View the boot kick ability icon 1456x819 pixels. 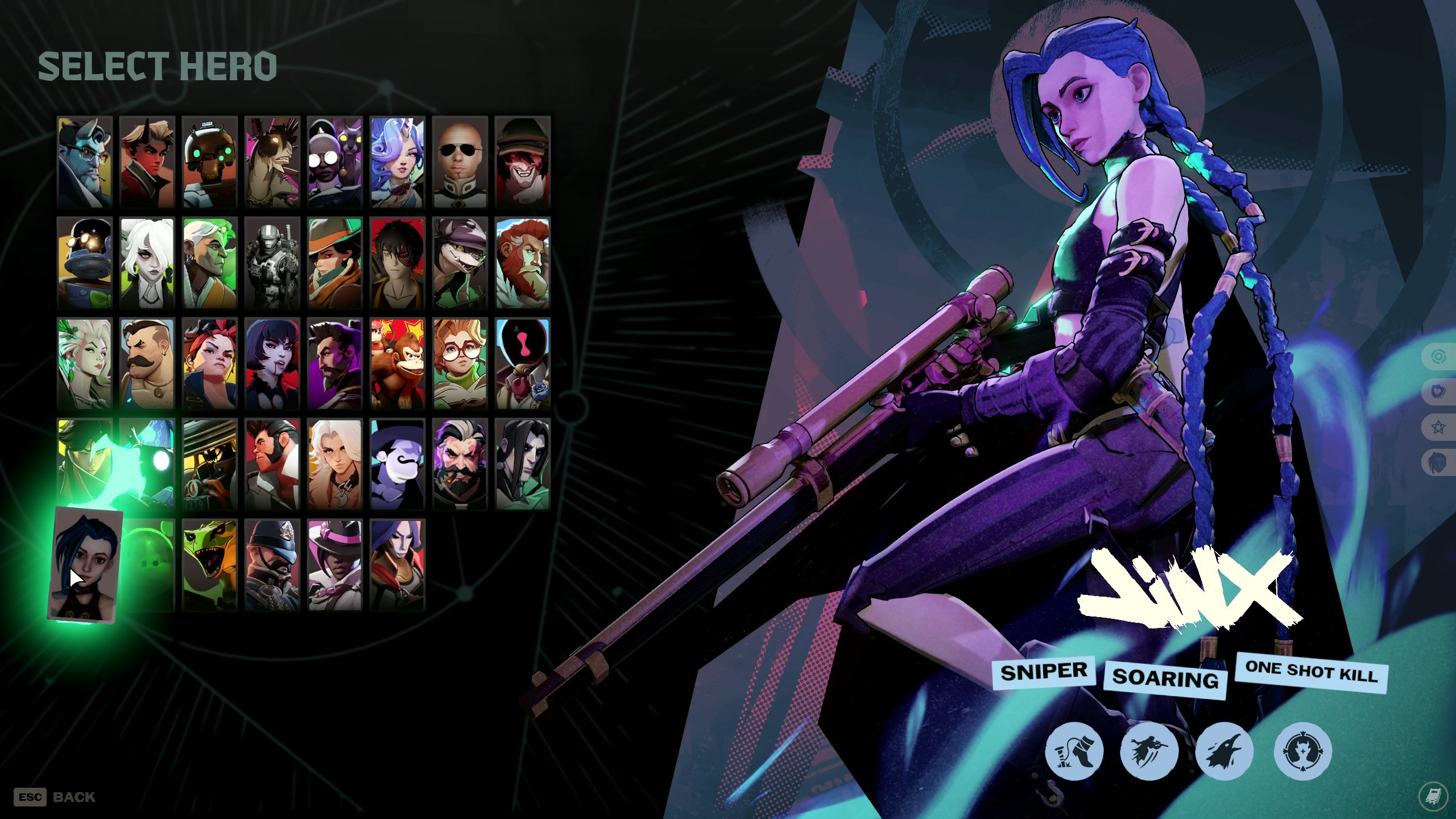(1074, 751)
